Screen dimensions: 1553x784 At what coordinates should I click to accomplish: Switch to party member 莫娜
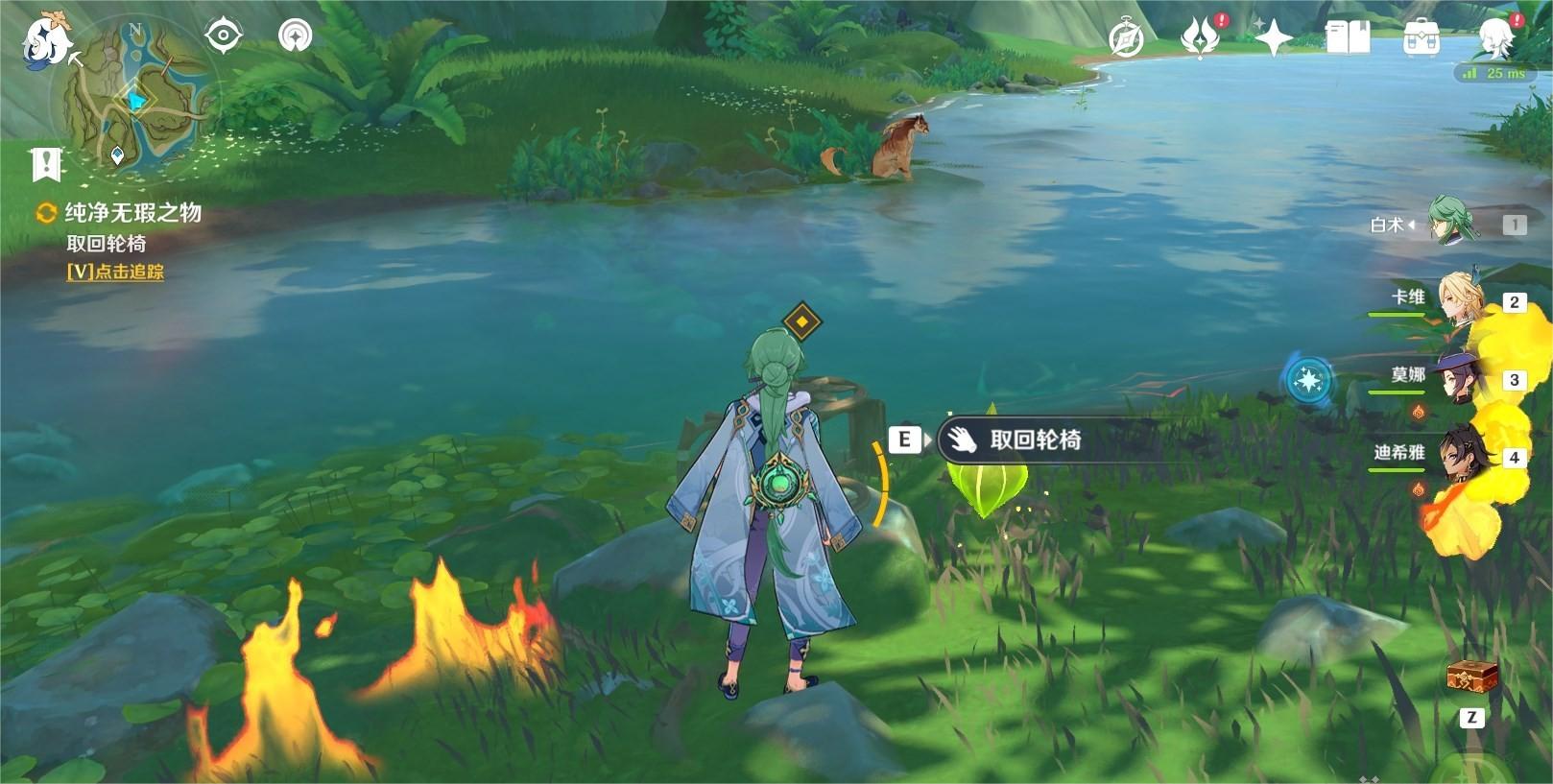[x=1458, y=378]
